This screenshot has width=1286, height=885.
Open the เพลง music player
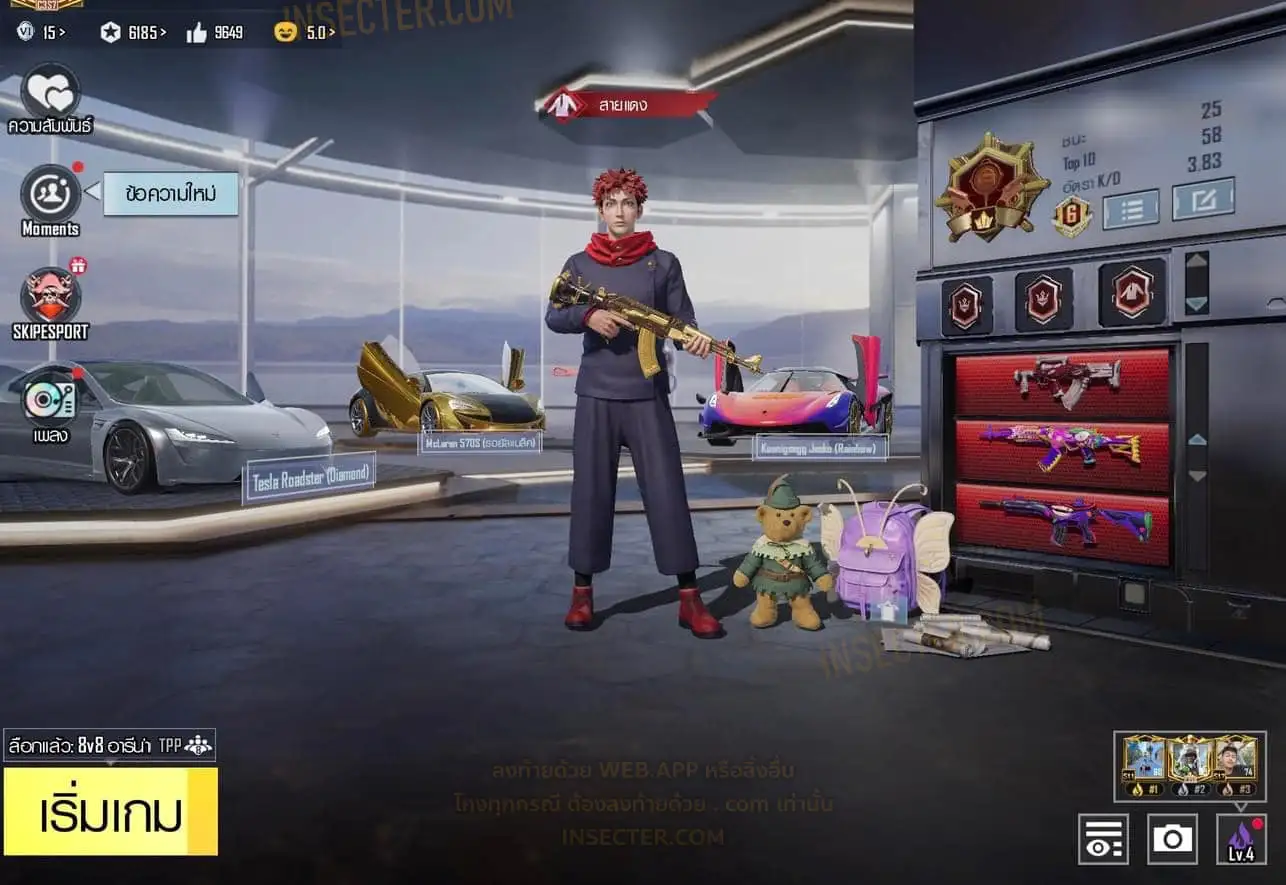[49, 399]
